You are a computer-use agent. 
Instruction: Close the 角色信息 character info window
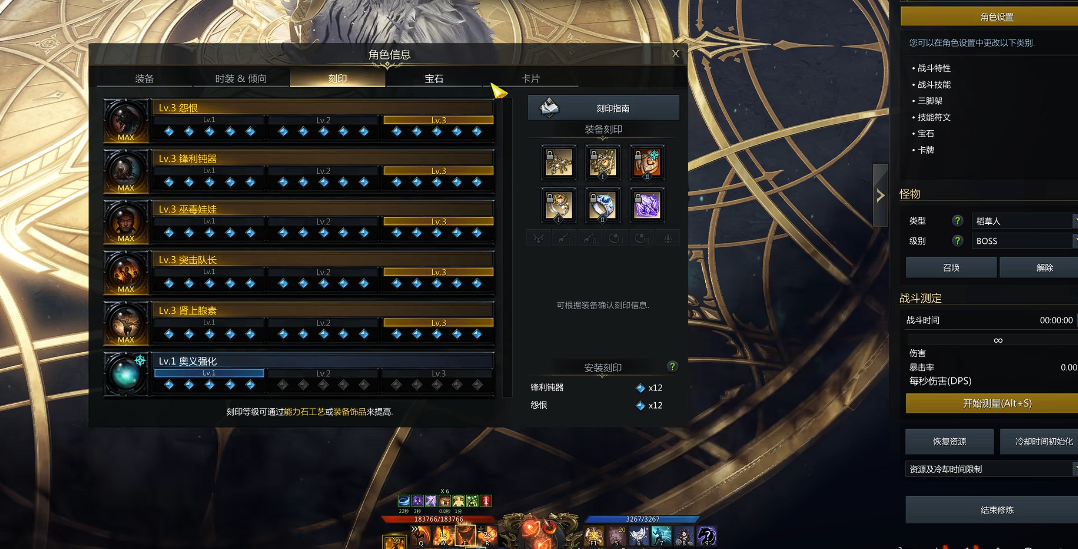click(x=675, y=54)
